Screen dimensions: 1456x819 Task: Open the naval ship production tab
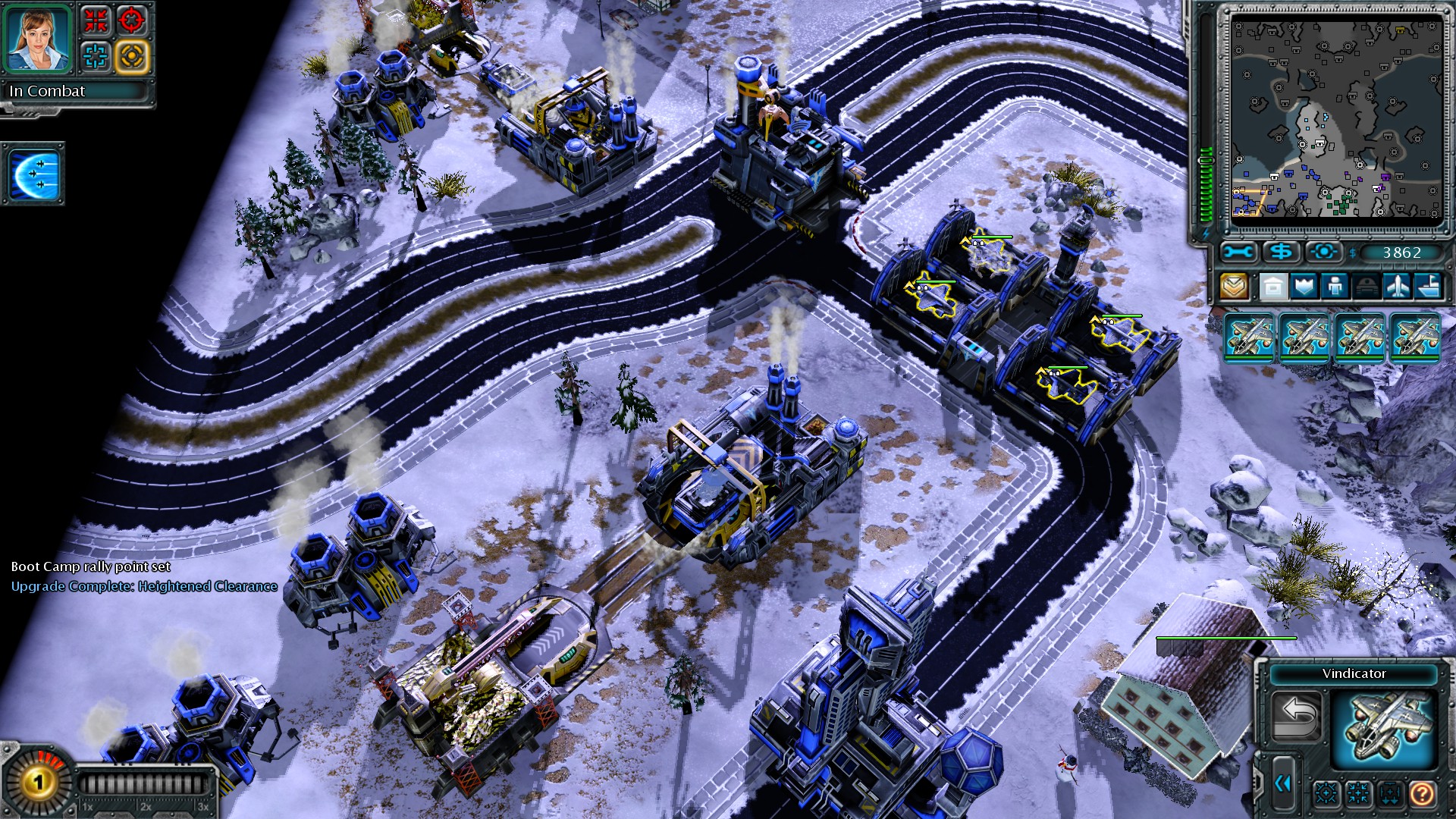pos(1428,287)
